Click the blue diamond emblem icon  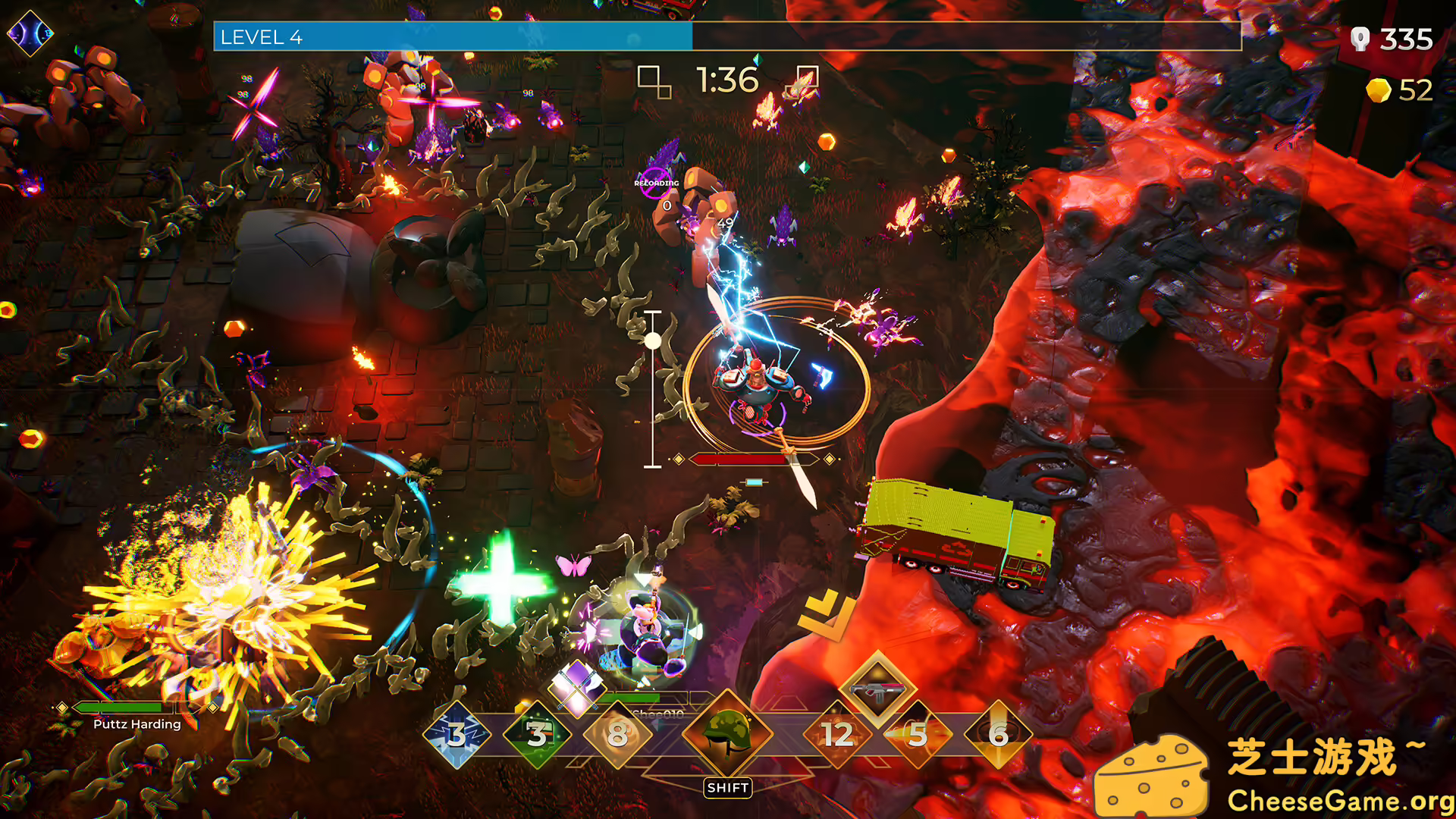(30, 33)
